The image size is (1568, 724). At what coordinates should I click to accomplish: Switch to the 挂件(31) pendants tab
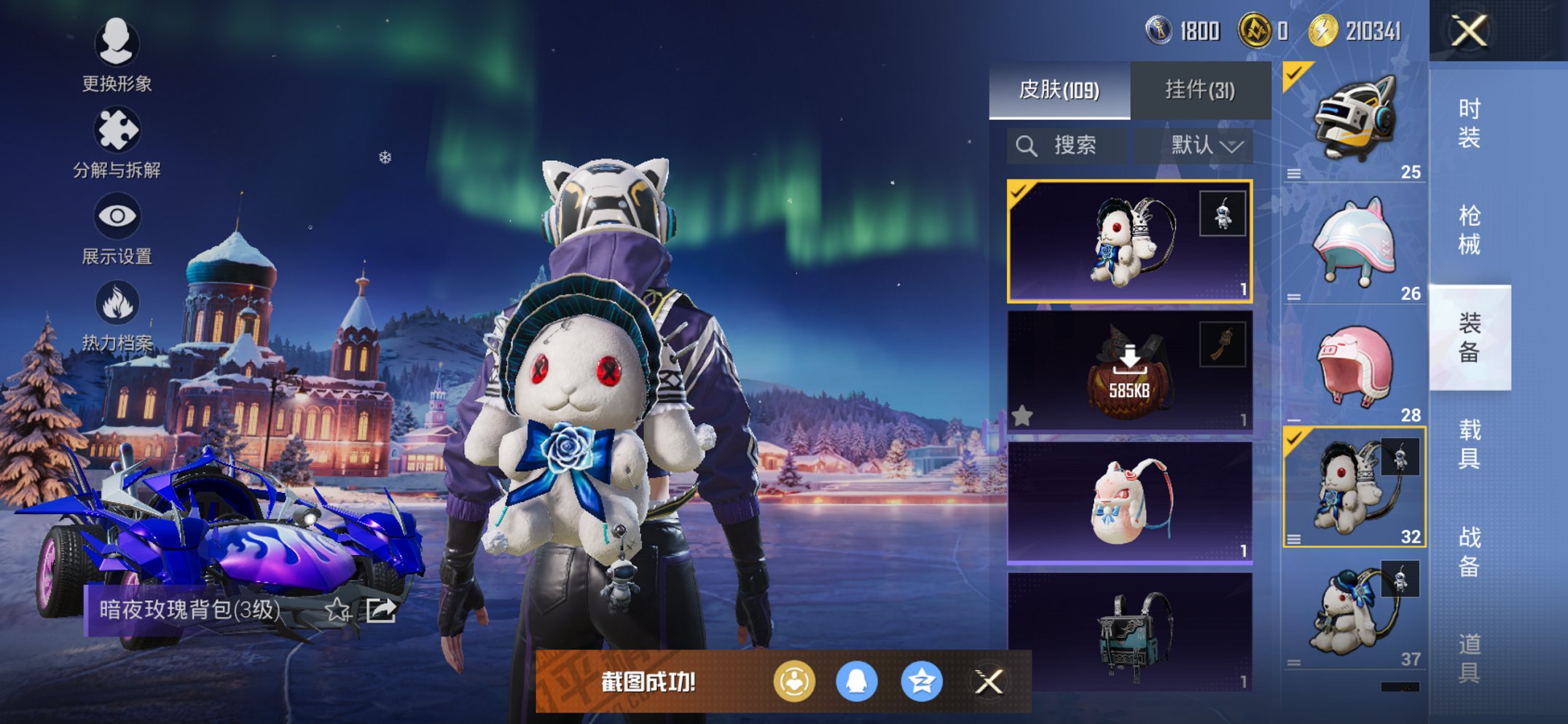coord(1200,90)
